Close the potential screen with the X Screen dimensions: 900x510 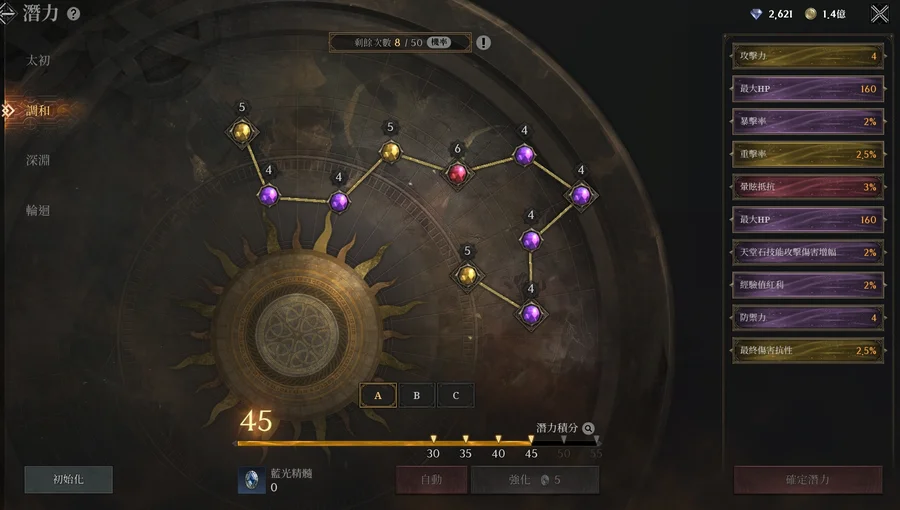click(879, 14)
